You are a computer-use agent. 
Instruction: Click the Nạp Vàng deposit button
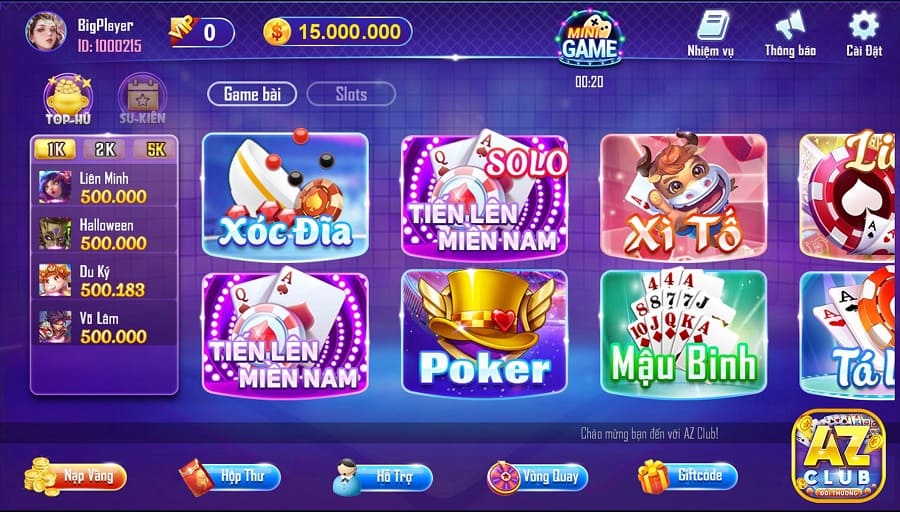[78, 476]
